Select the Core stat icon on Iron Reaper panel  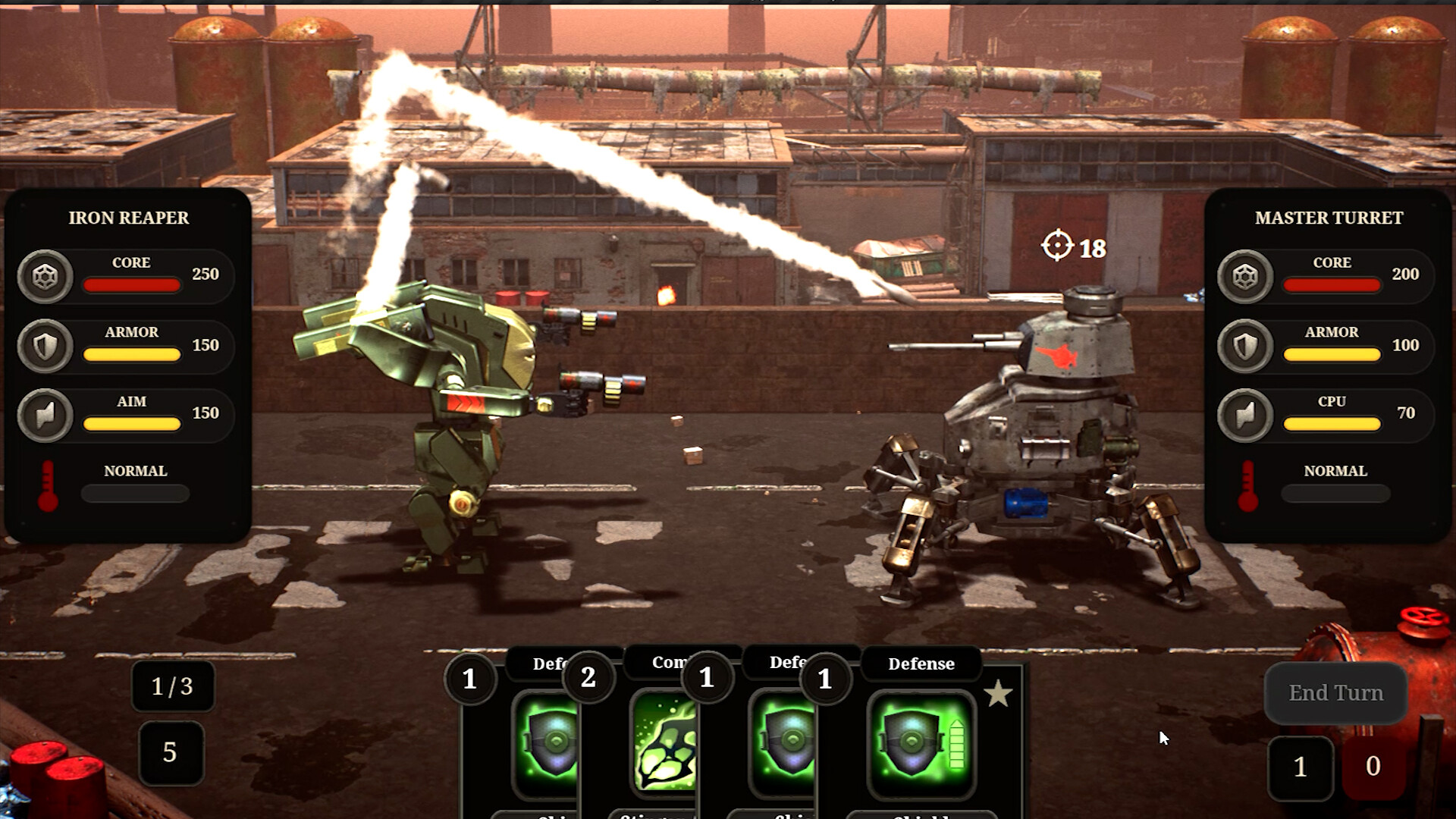tap(45, 276)
